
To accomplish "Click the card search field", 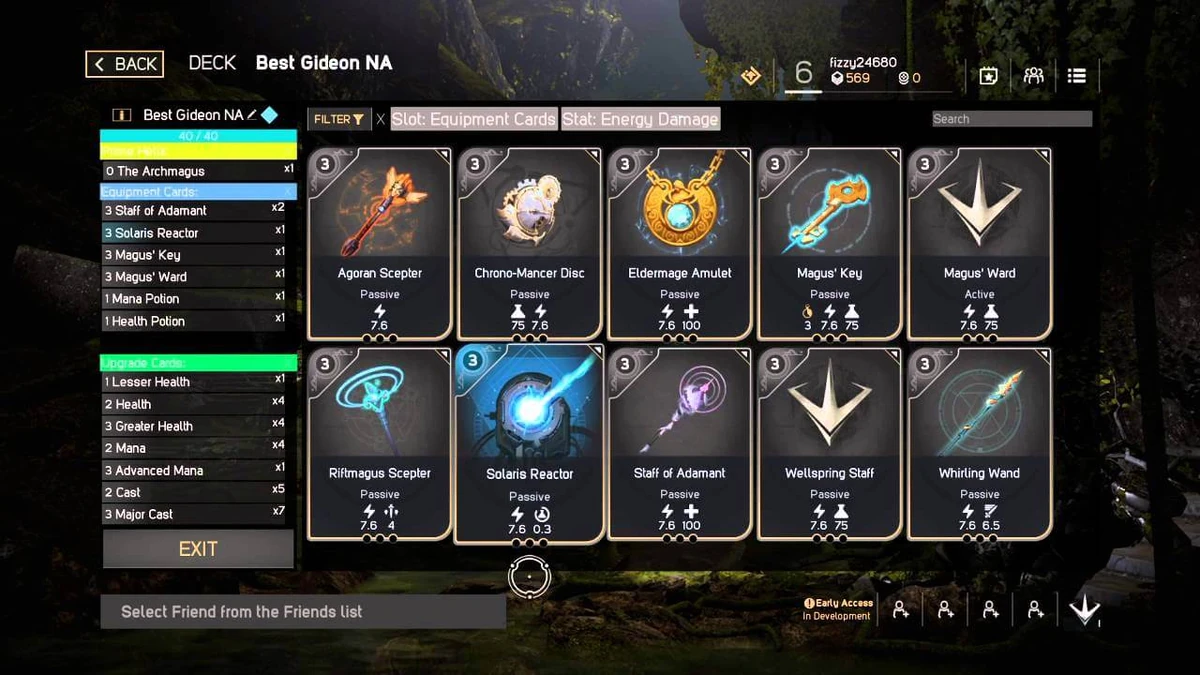I will click(x=1011, y=119).
